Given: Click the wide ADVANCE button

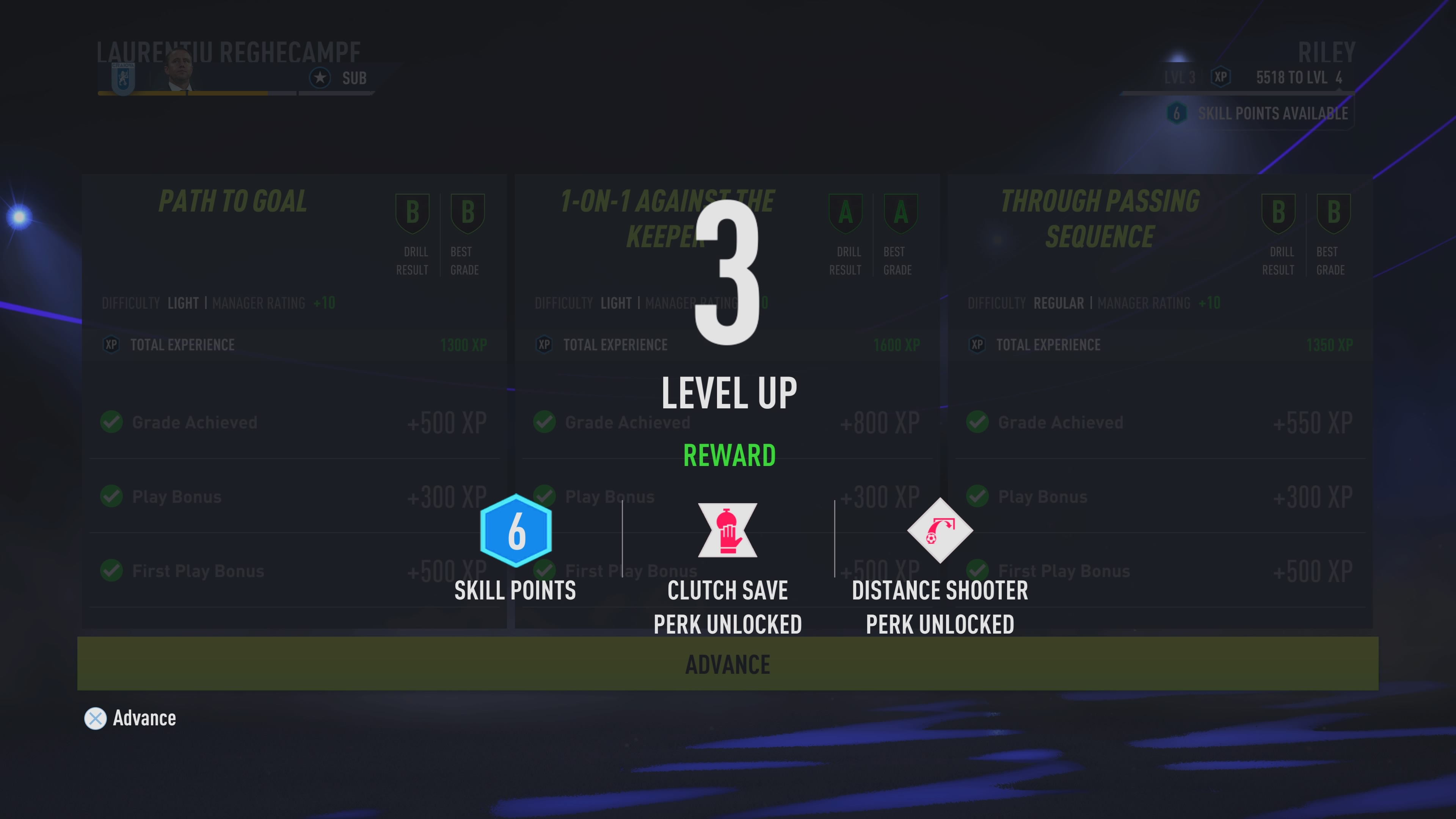Looking at the screenshot, I should tap(728, 664).
